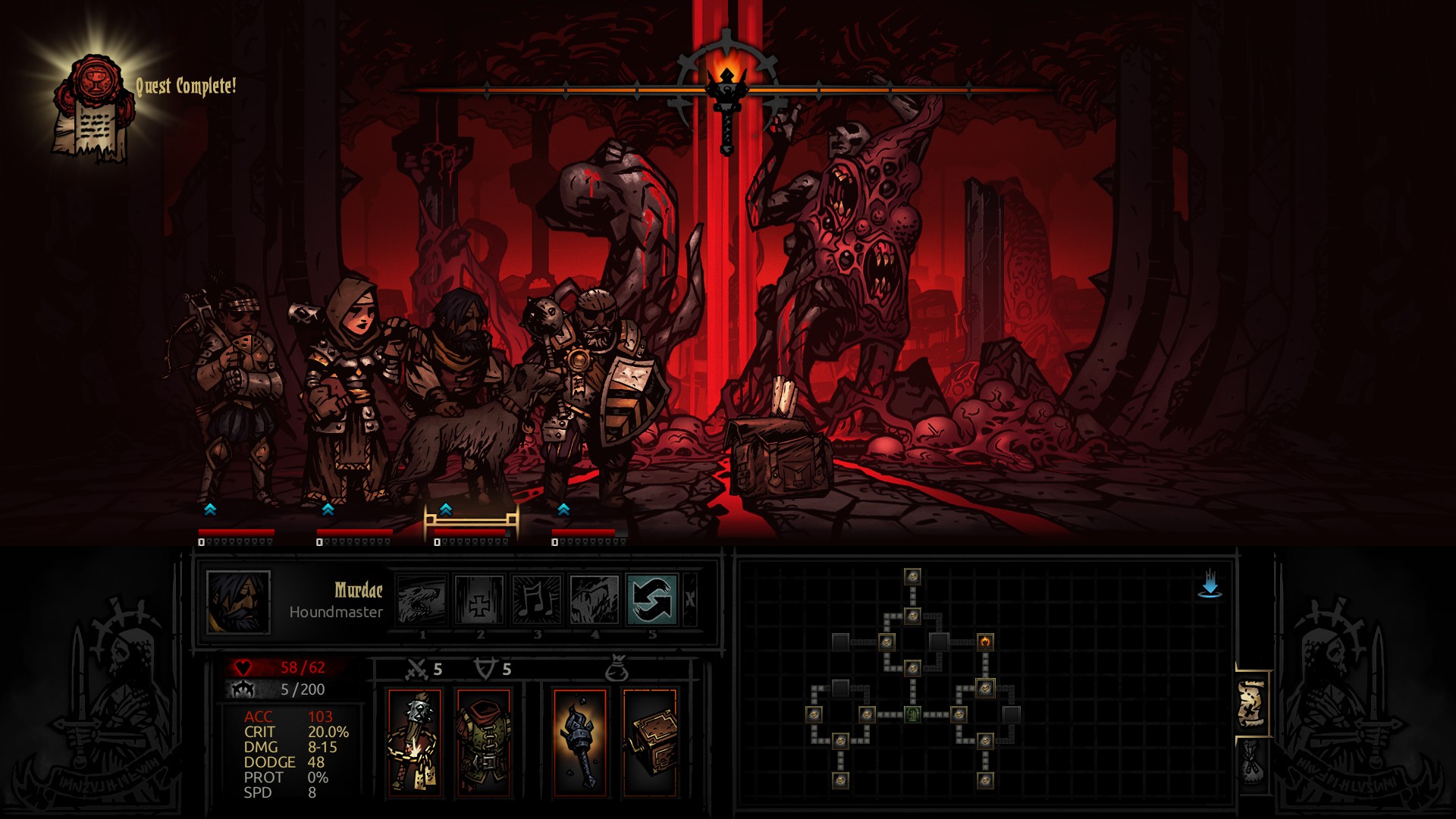Click the red heart health icon

click(x=243, y=668)
